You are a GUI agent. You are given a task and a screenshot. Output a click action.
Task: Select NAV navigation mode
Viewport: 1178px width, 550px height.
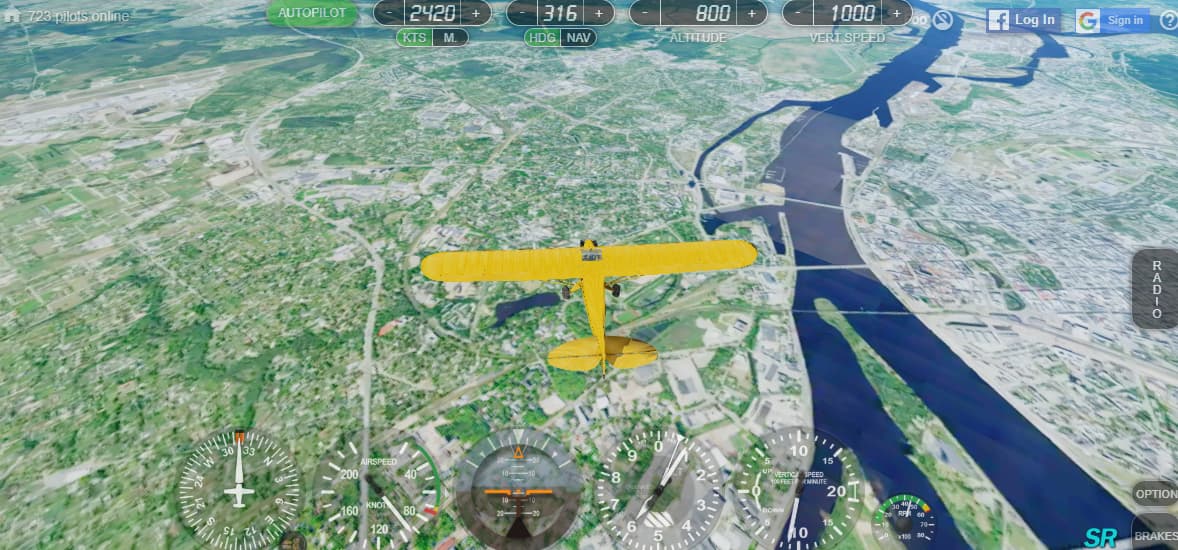[x=577, y=38]
